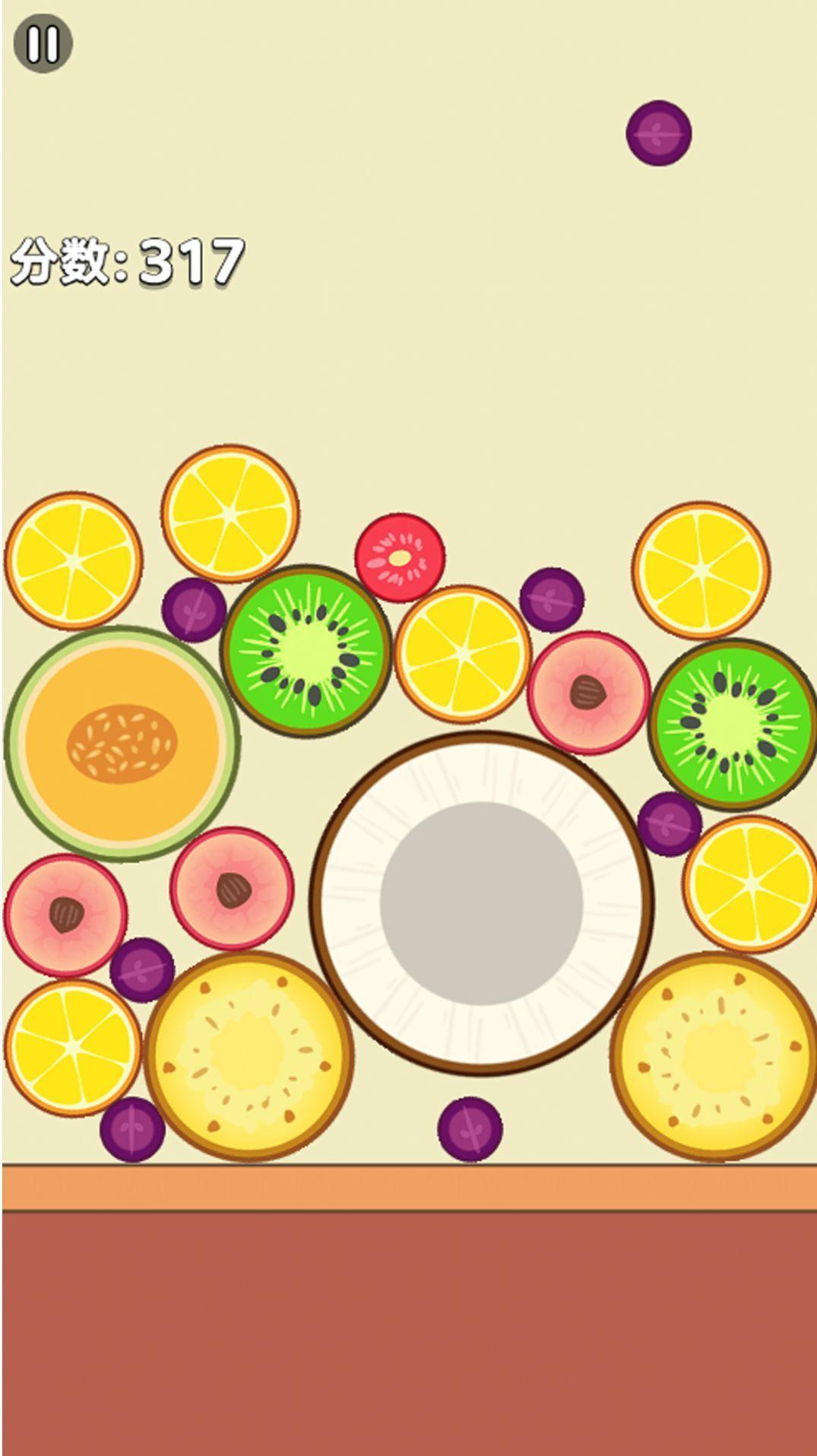Pause the game with the pause button
Screen dimensions: 817x1456
coord(43,44)
